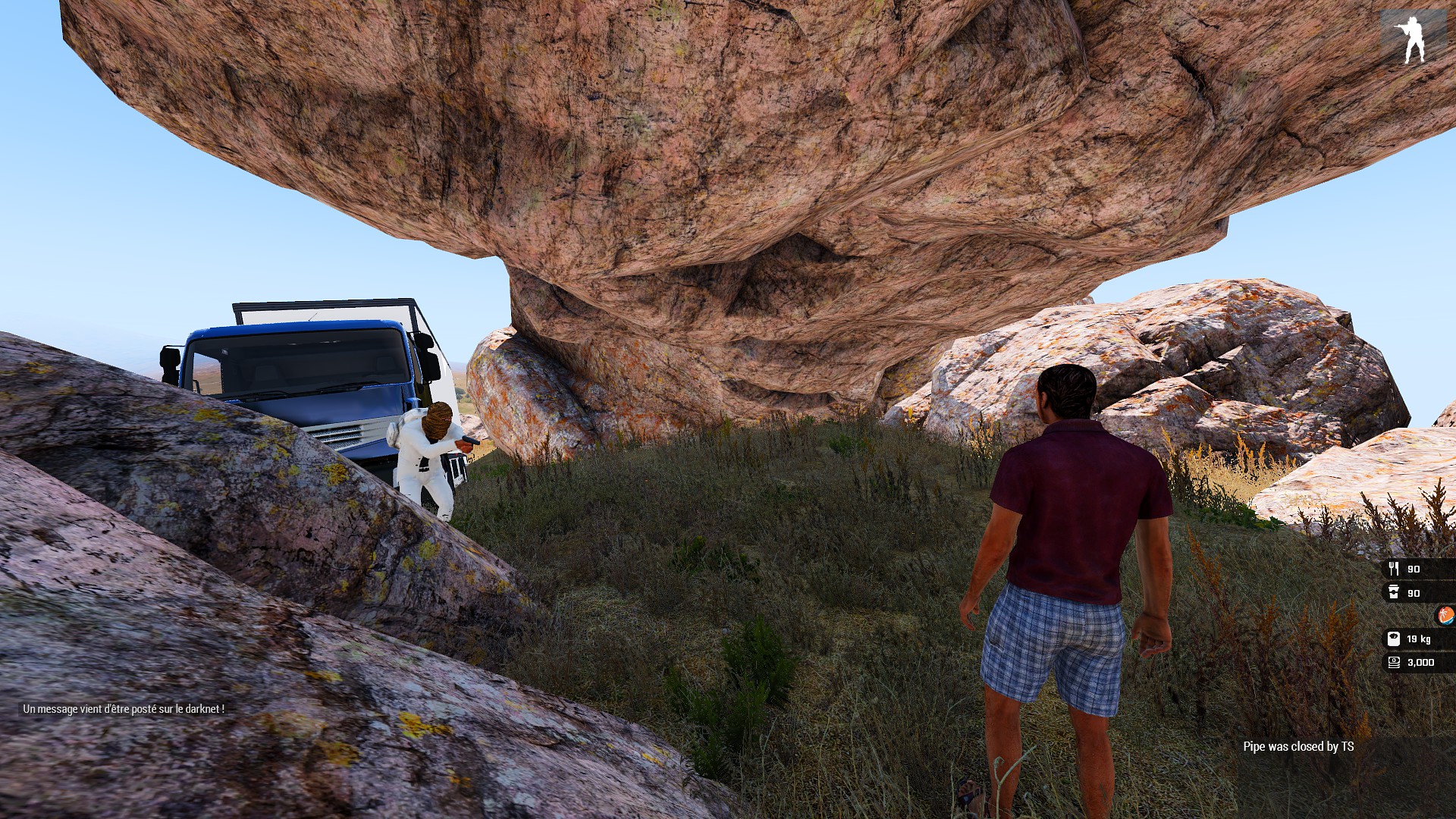
Task: Open the darknet message notification
Action: coord(124,709)
